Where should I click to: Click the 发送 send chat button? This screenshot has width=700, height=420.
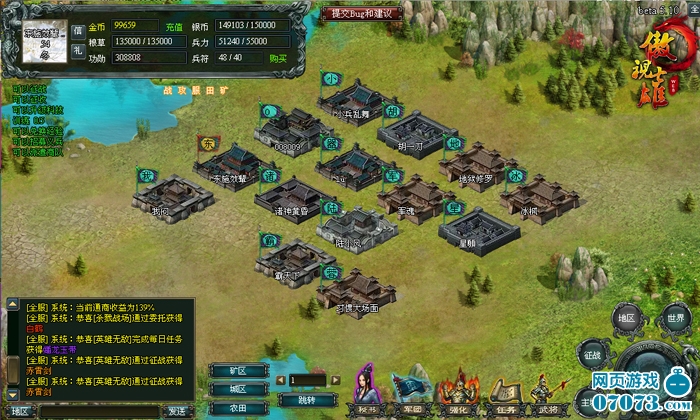tap(177, 410)
